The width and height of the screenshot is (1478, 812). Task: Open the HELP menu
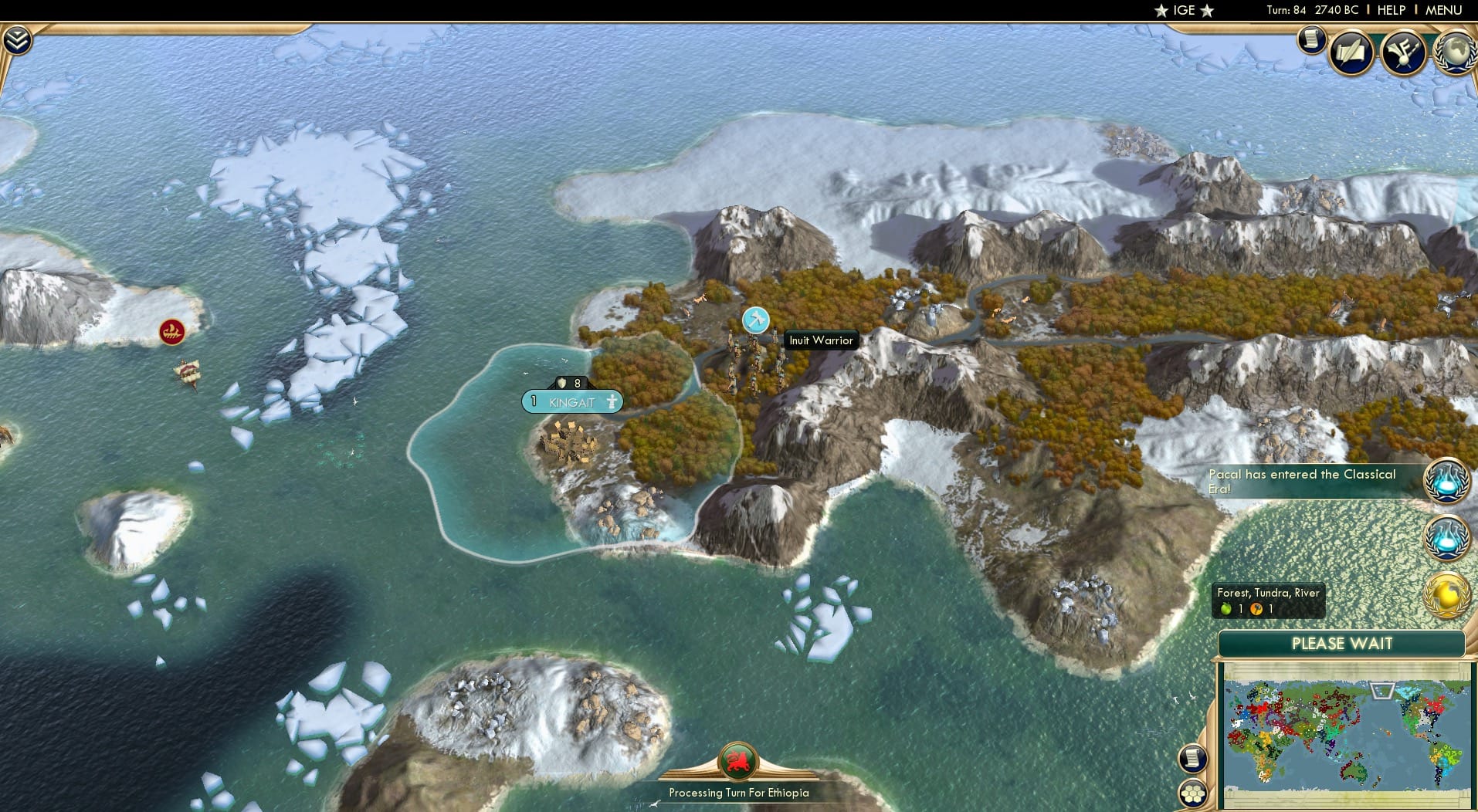1391,10
